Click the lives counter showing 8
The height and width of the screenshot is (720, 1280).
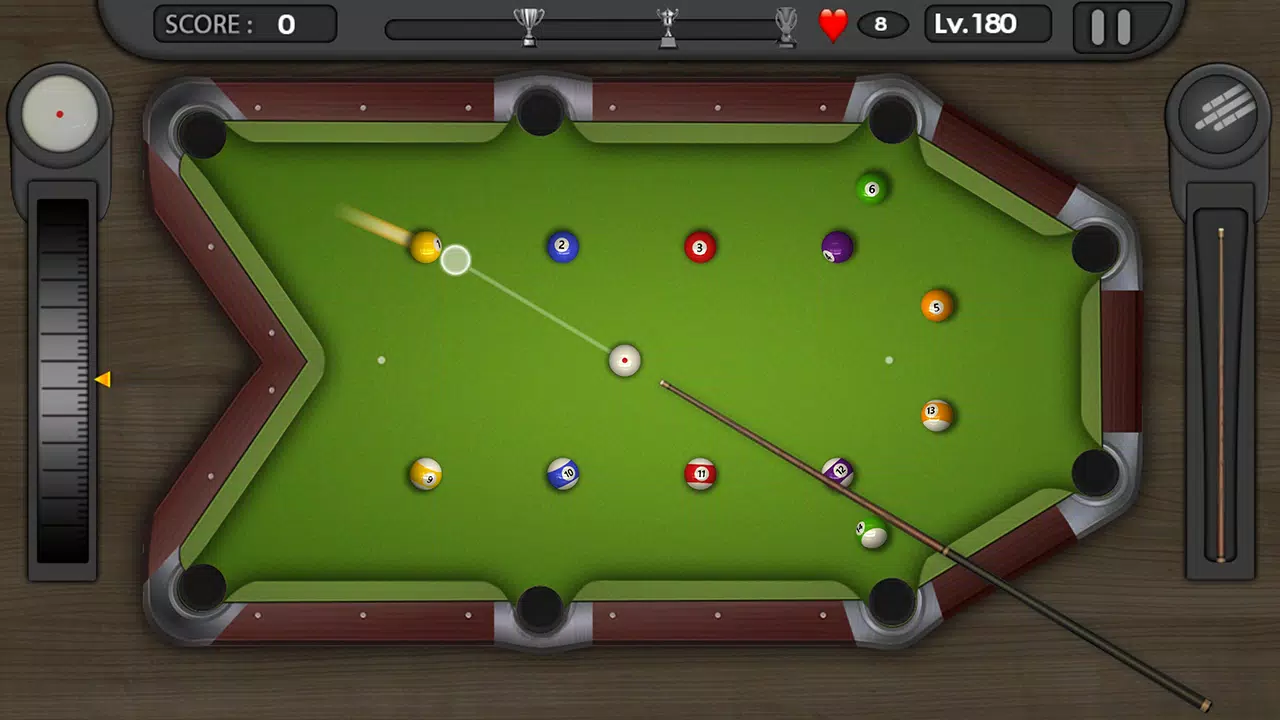(x=882, y=24)
